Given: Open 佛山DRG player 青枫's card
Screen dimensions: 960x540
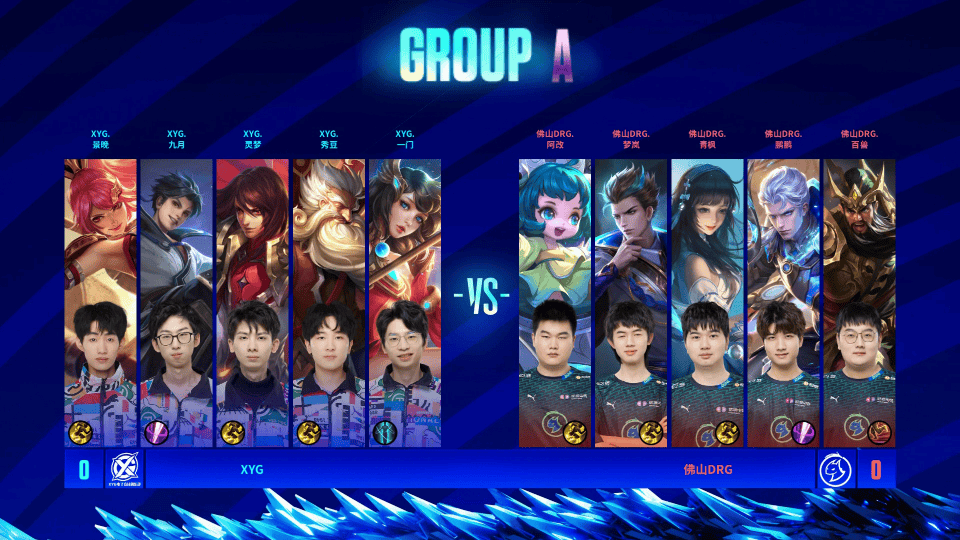Looking at the screenshot, I should point(707,300).
